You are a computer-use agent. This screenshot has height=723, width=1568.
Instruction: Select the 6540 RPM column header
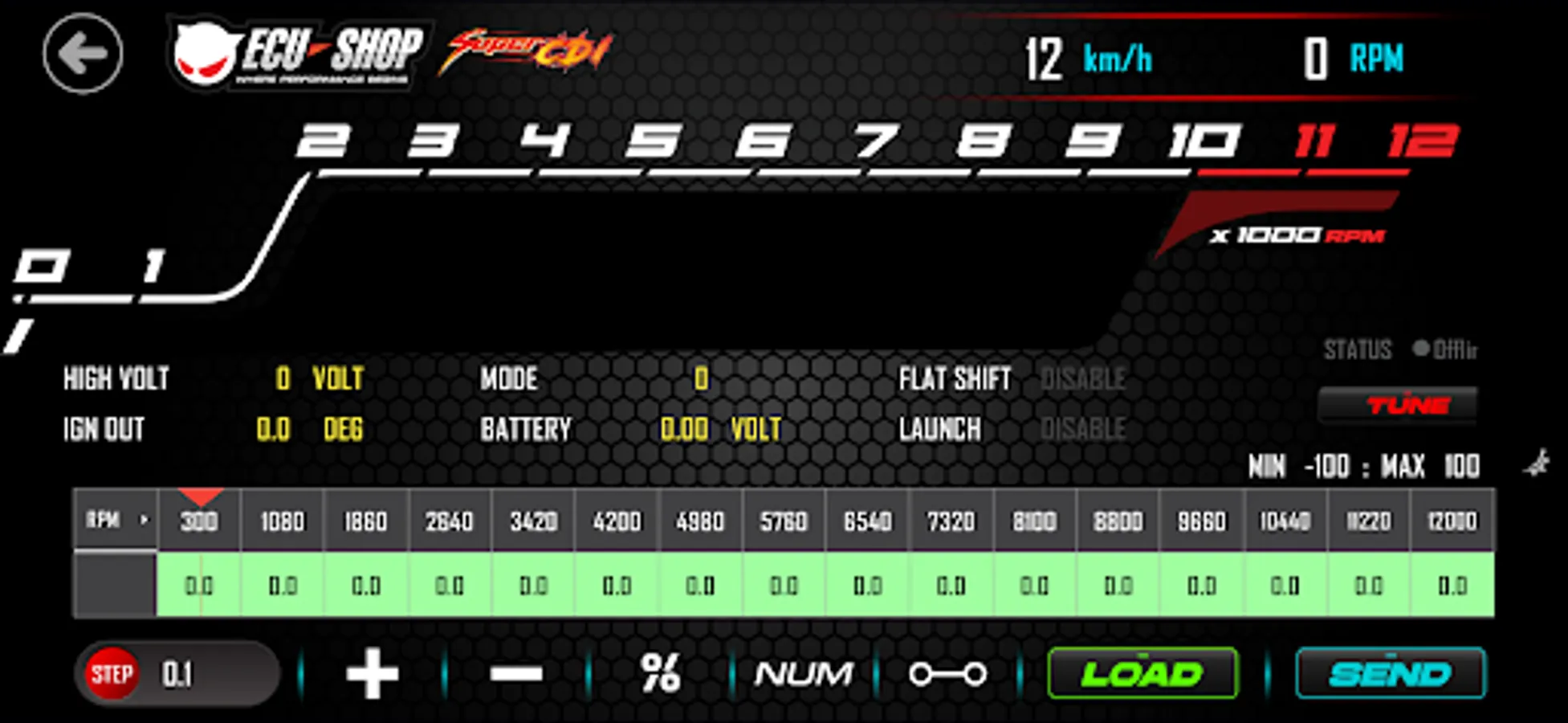pos(867,521)
